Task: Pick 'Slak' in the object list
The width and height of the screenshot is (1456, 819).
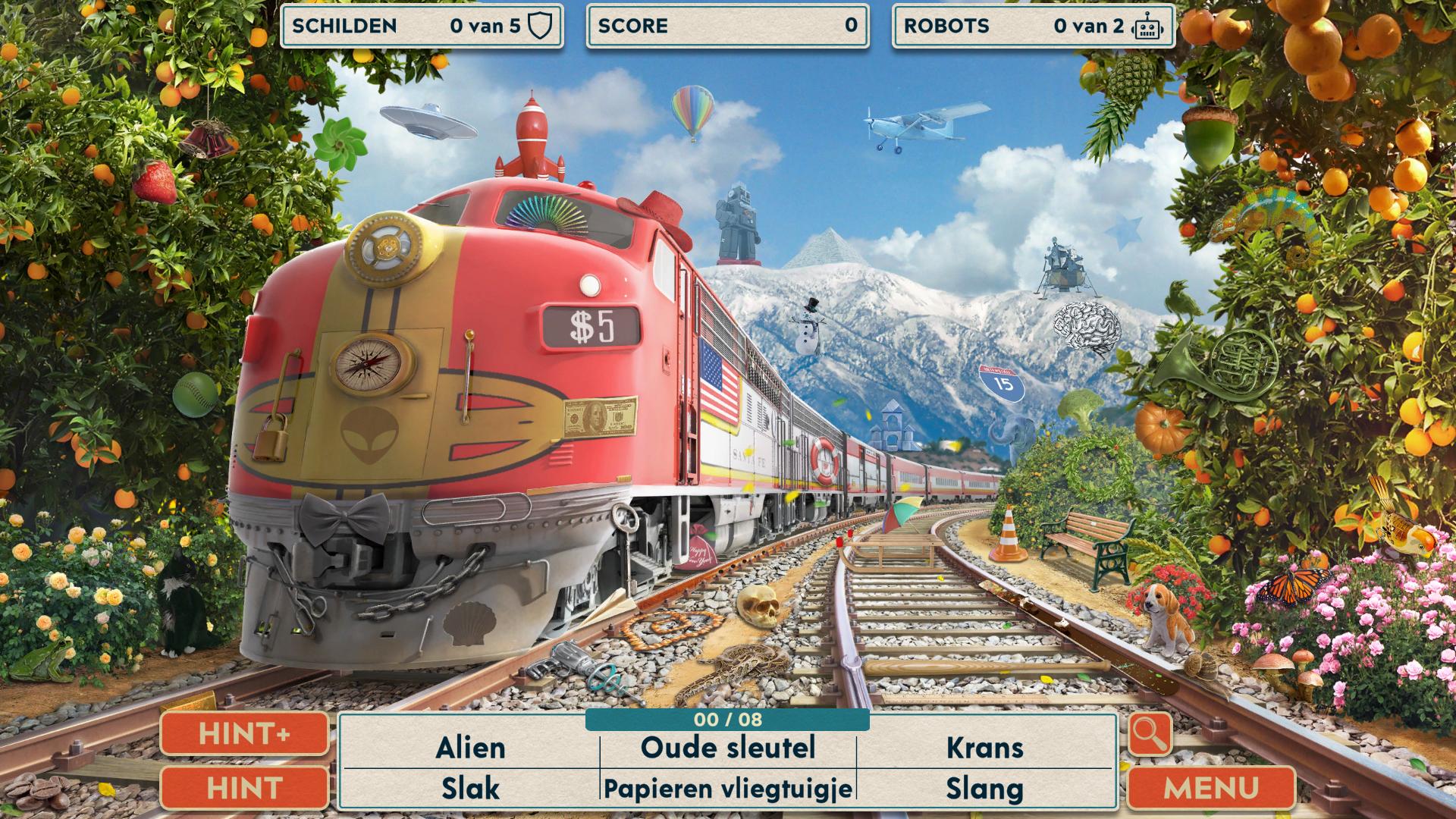Action: 470,789
